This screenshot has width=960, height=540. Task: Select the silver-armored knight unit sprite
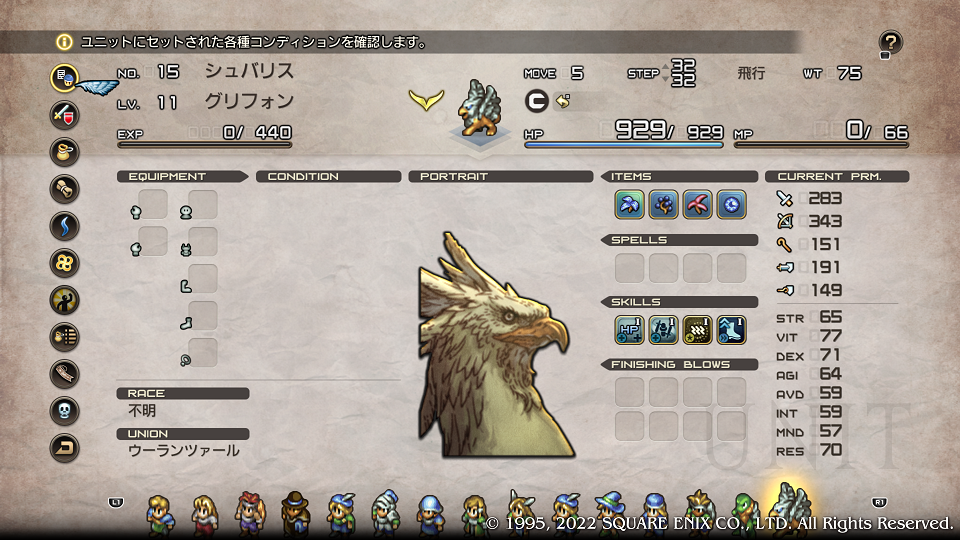pos(384,512)
